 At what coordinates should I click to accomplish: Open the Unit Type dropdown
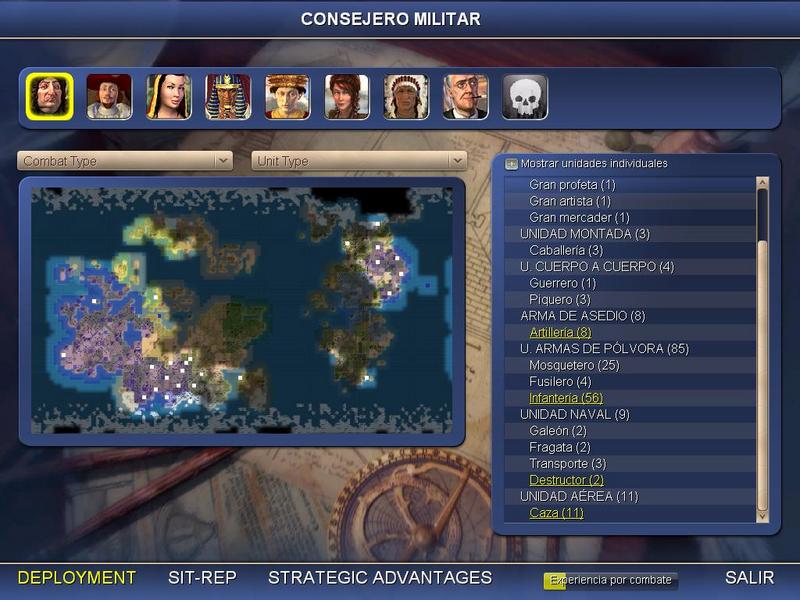pyautogui.click(x=360, y=161)
